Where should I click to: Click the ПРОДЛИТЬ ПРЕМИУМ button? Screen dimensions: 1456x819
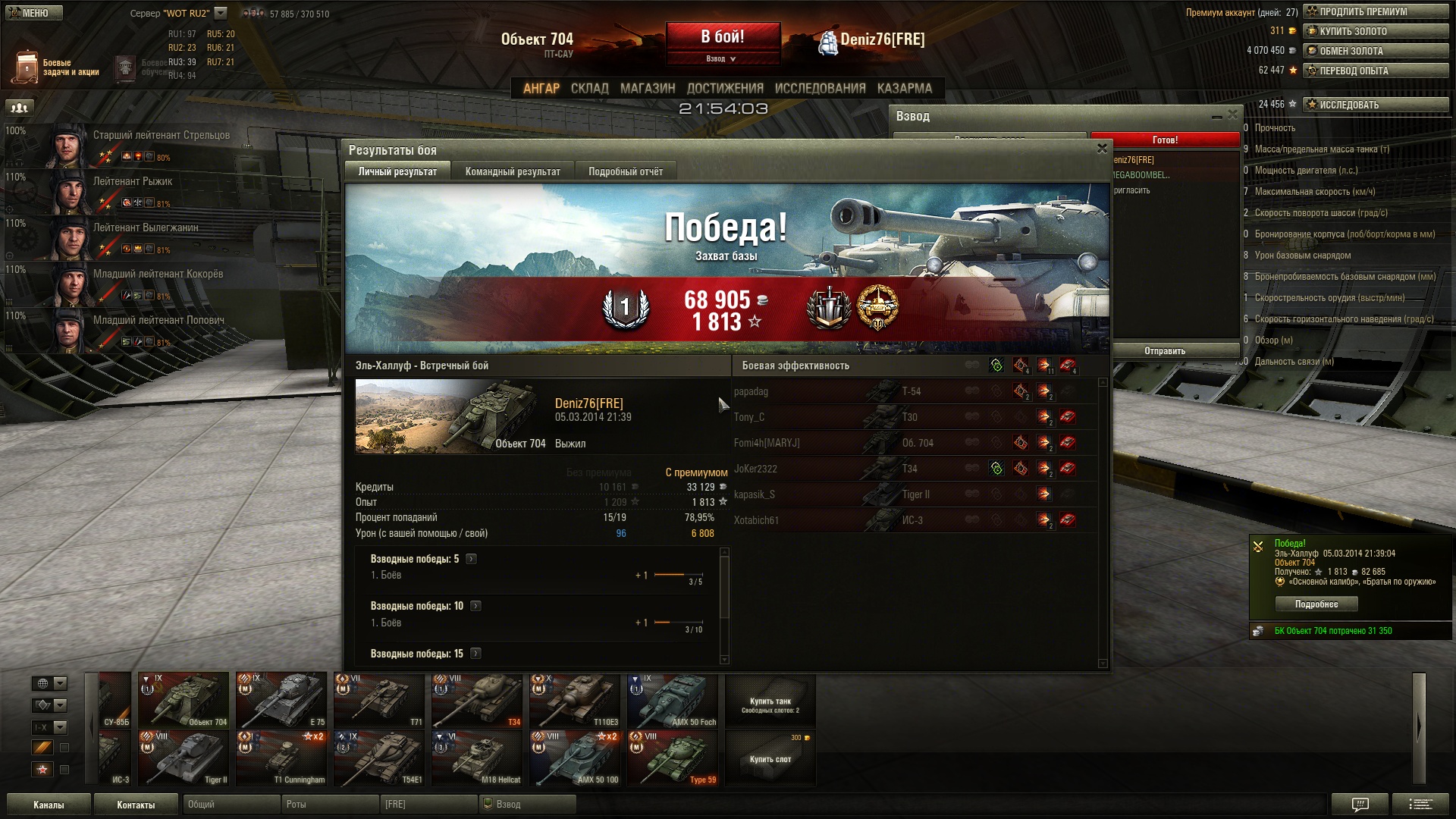tap(1375, 11)
